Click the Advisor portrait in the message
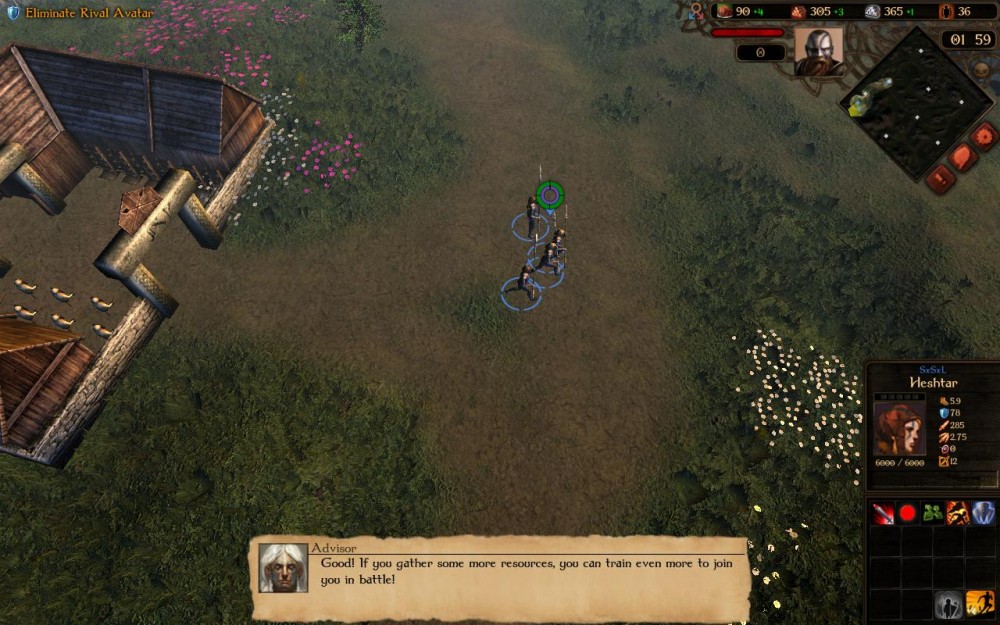The width and height of the screenshot is (1000, 625). (283, 568)
